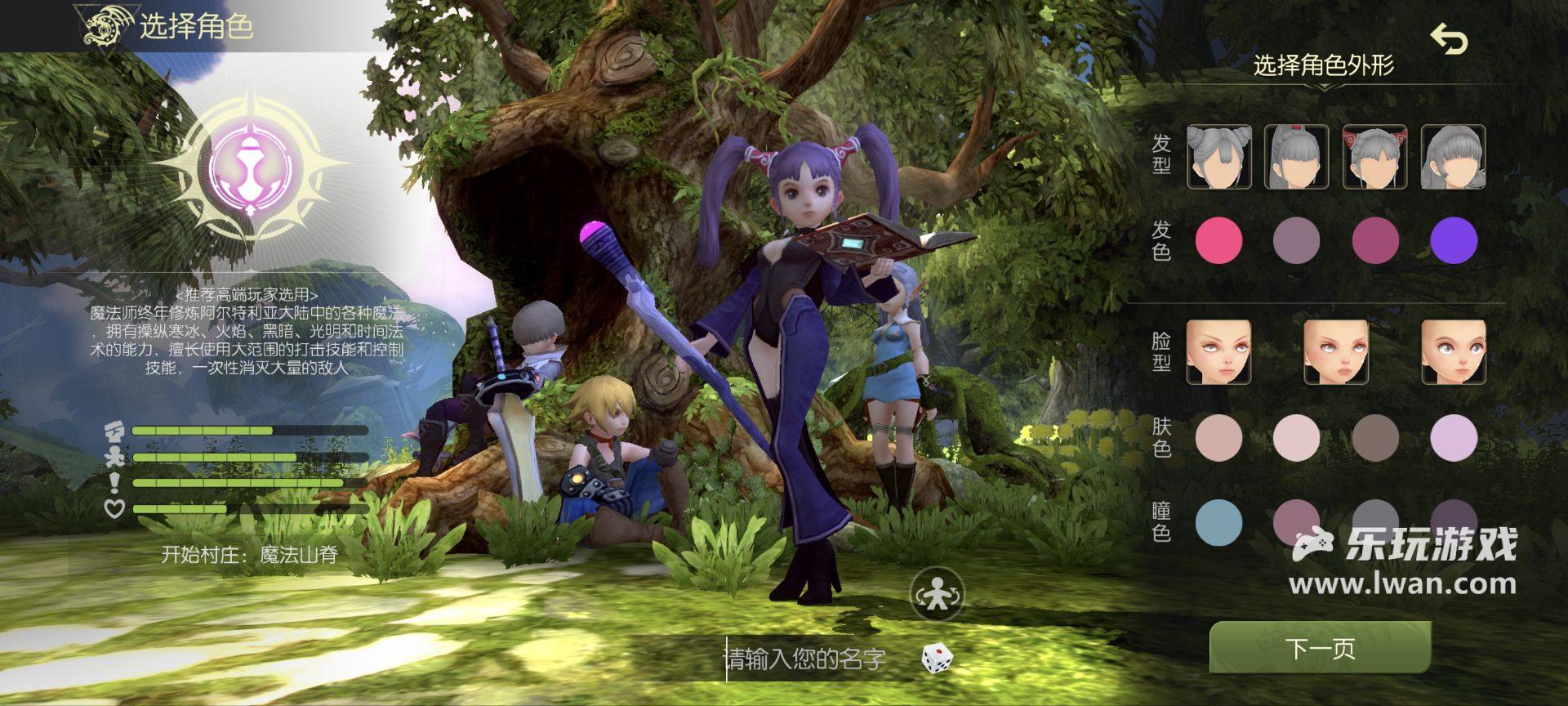
Task: Select the bright pink hair color
Action: [x=1218, y=240]
